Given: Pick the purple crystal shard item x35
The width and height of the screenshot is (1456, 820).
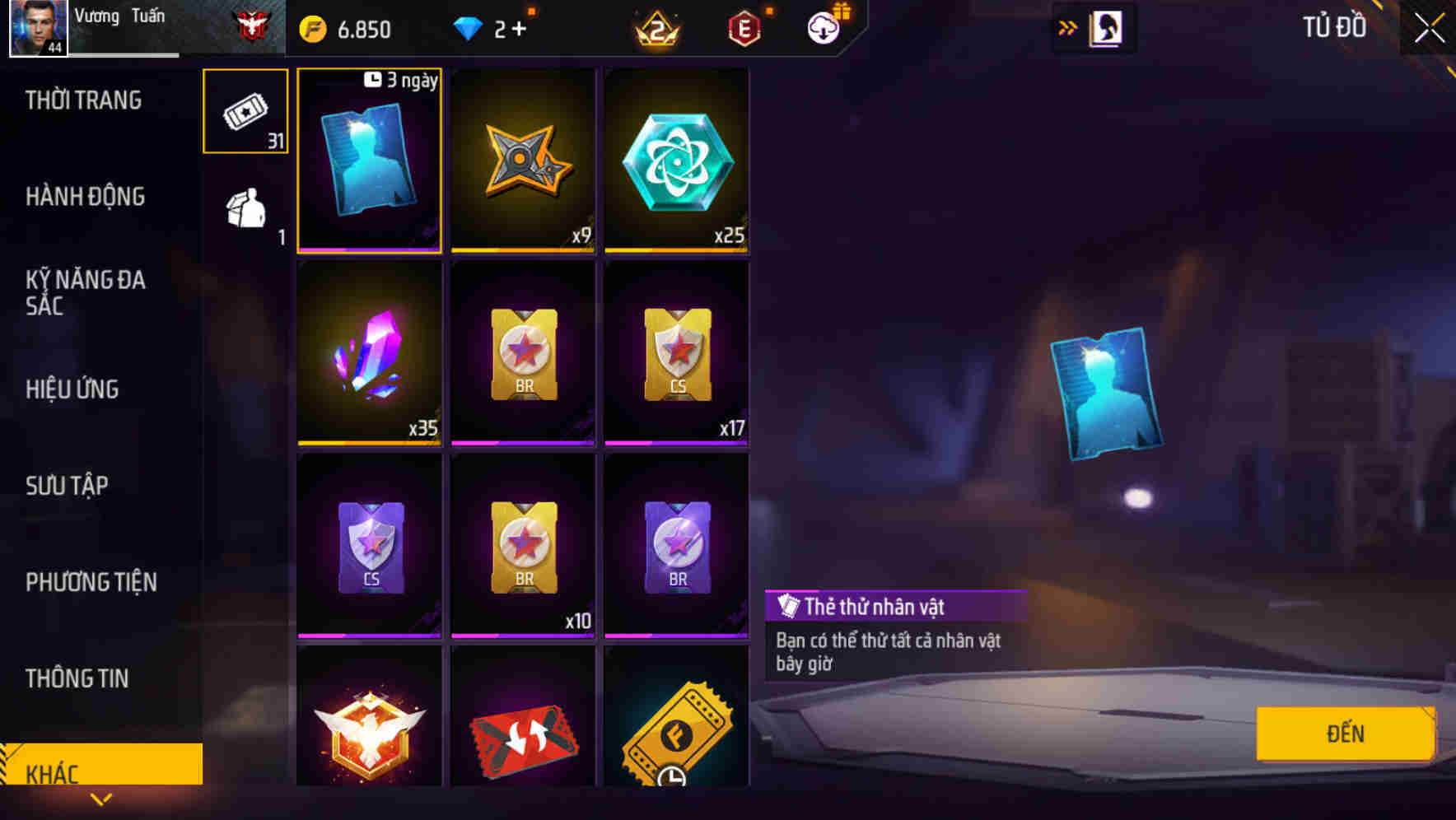Looking at the screenshot, I should (x=369, y=354).
